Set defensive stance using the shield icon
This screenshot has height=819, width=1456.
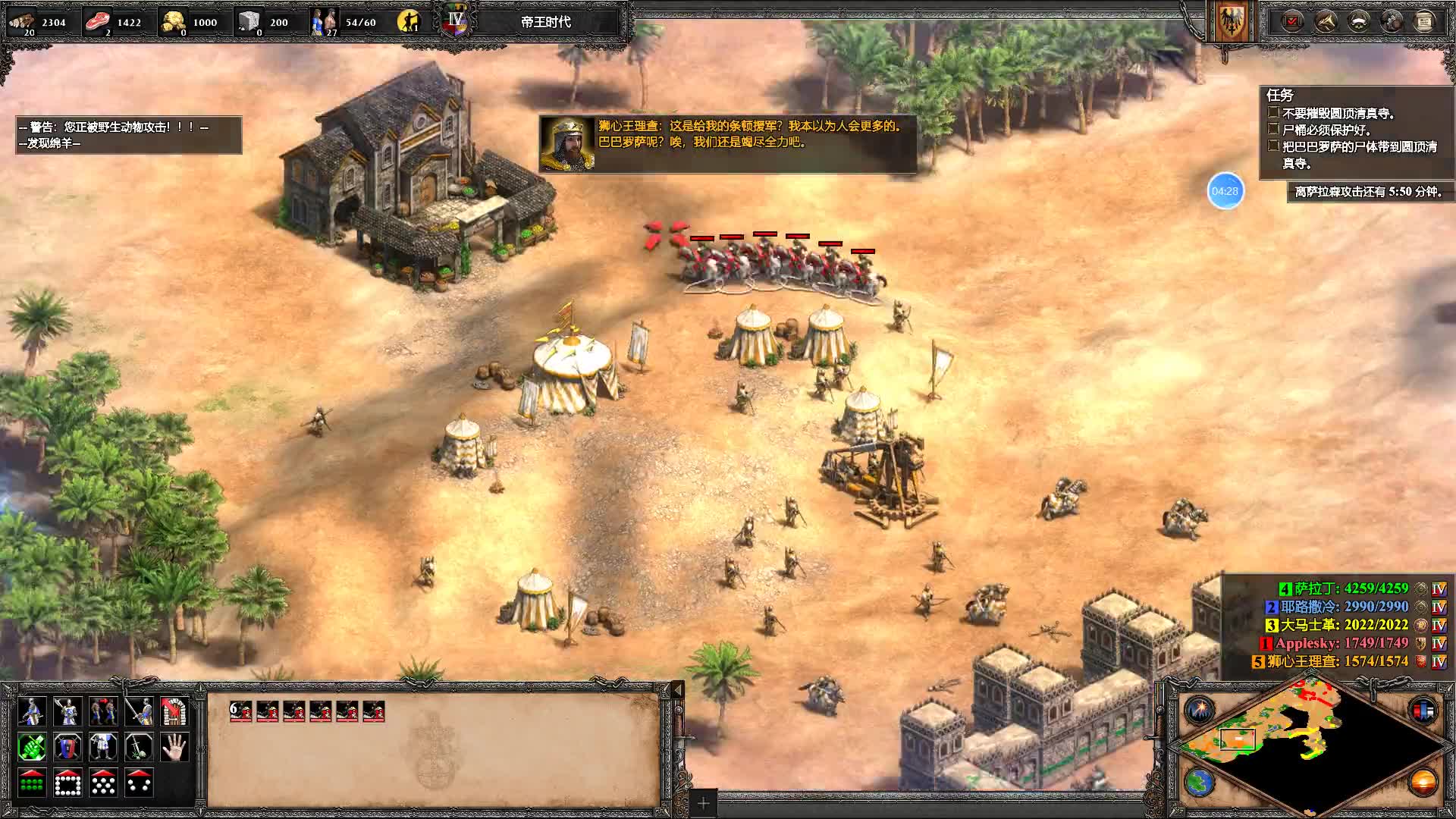point(67,748)
